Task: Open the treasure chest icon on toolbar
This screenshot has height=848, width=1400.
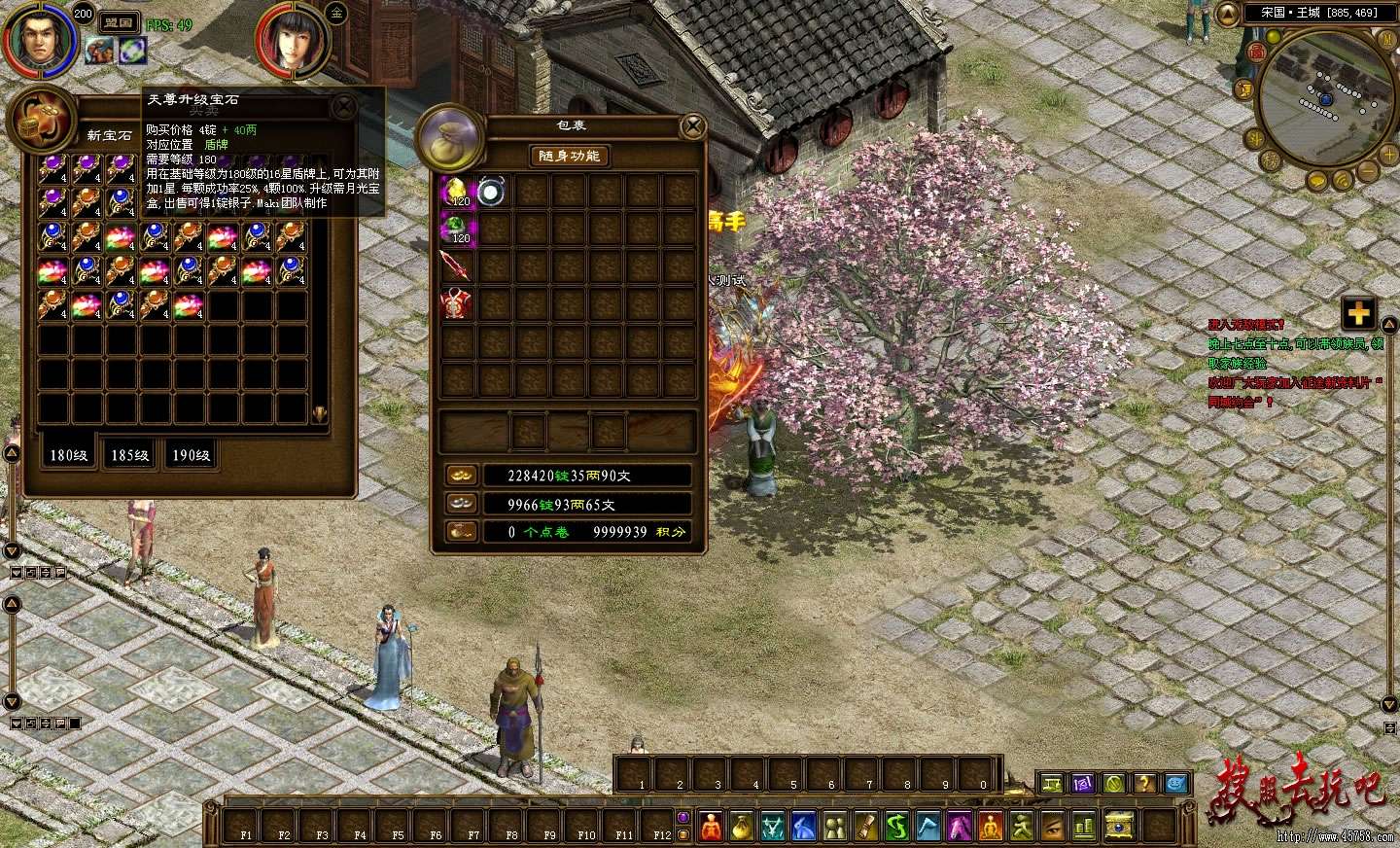Action: [1119, 827]
